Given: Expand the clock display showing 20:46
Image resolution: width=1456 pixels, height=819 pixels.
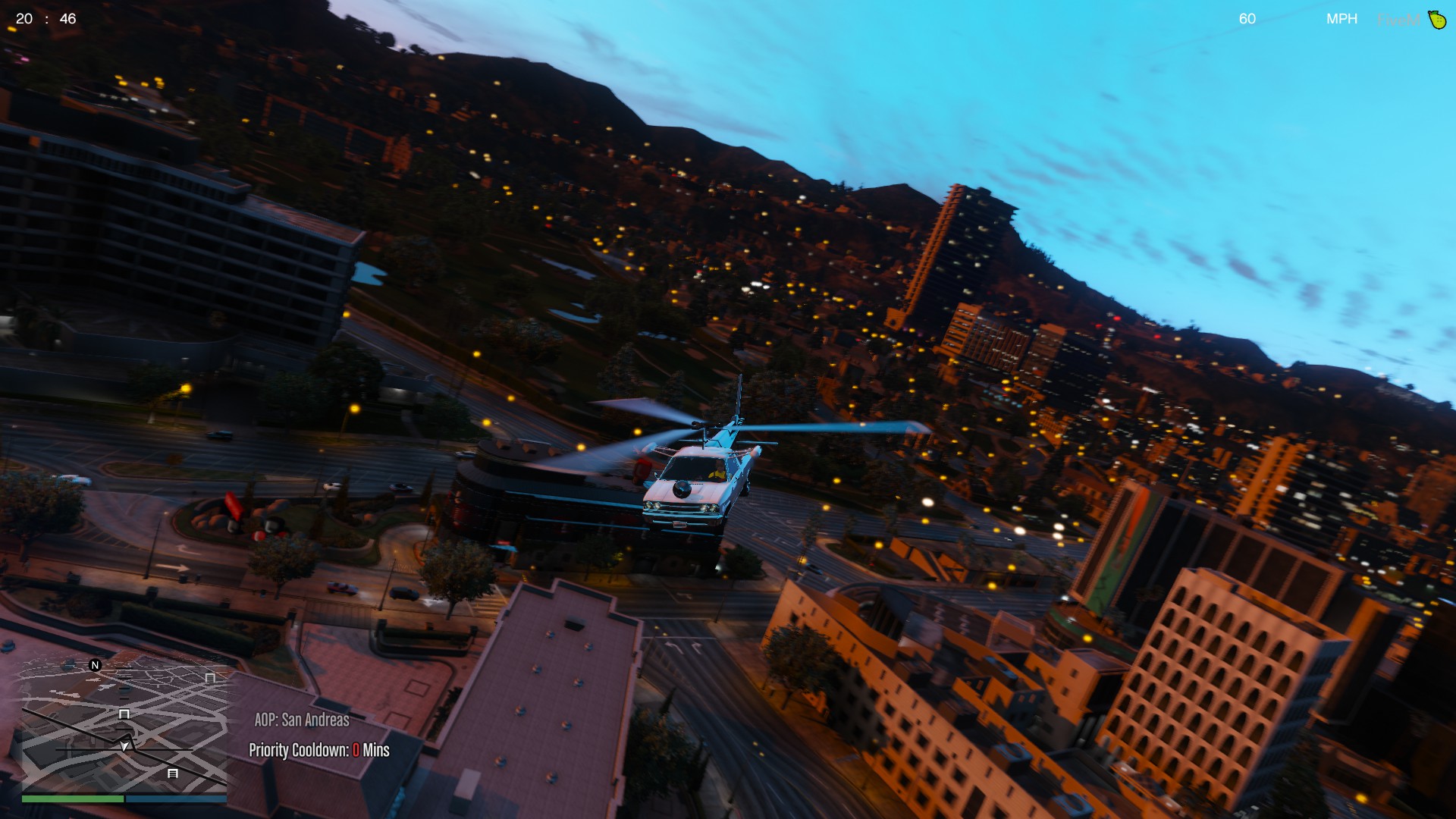Looking at the screenshot, I should [x=45, y=19].
